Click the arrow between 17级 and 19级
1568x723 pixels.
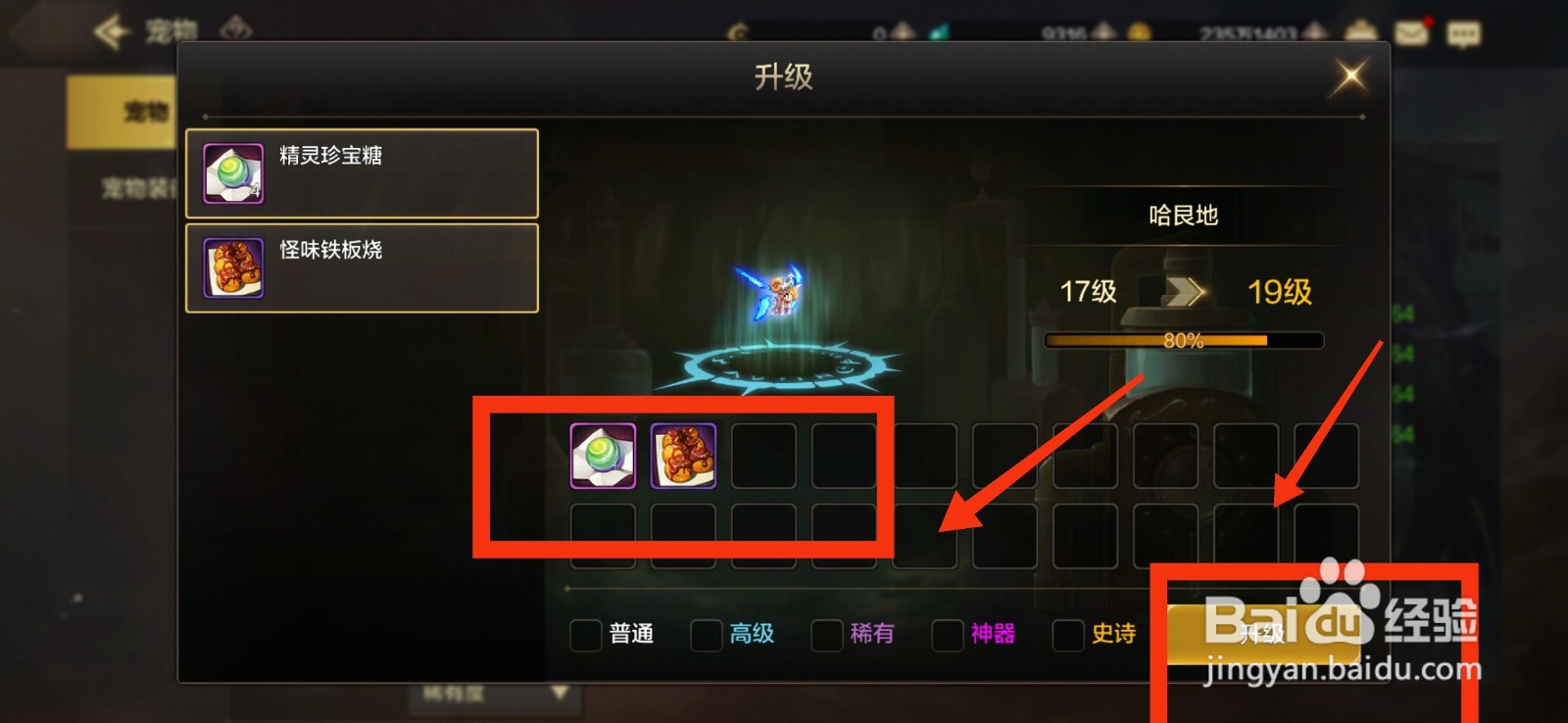(x=1188, y=291)
